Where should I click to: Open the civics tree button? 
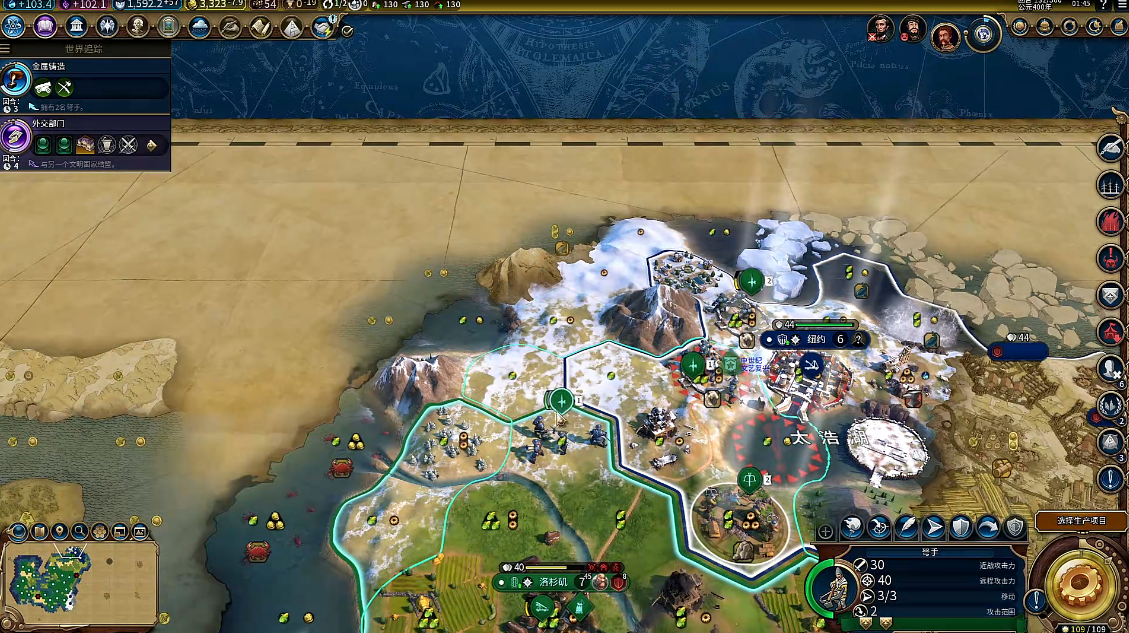coord(44,27)
